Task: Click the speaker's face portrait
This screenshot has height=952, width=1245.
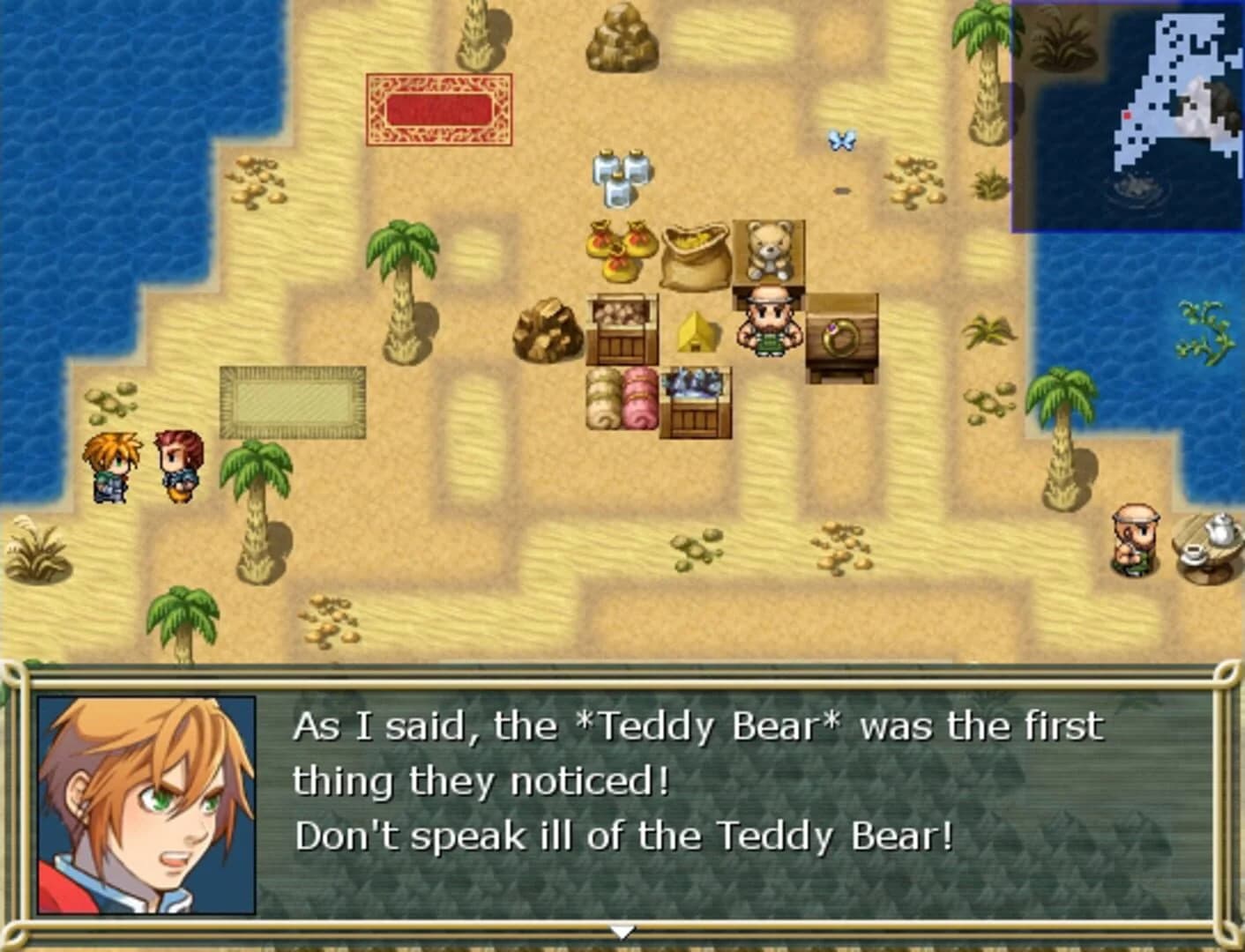Action: pos(146,805)
